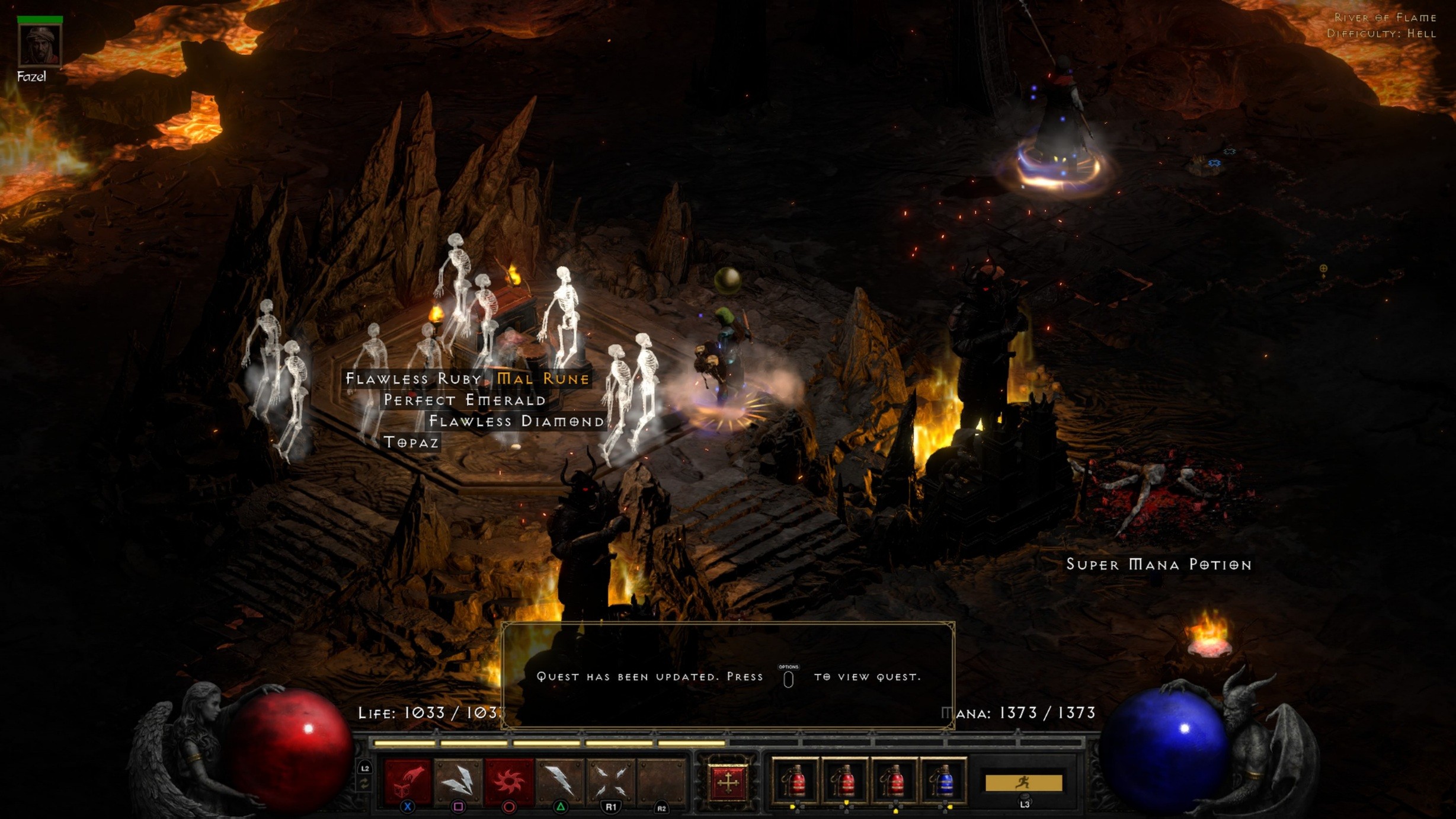Viewport: 1456px width, 819px height.
Task: Choose the four crossing sparks skill
Action: tap(610, 780)
